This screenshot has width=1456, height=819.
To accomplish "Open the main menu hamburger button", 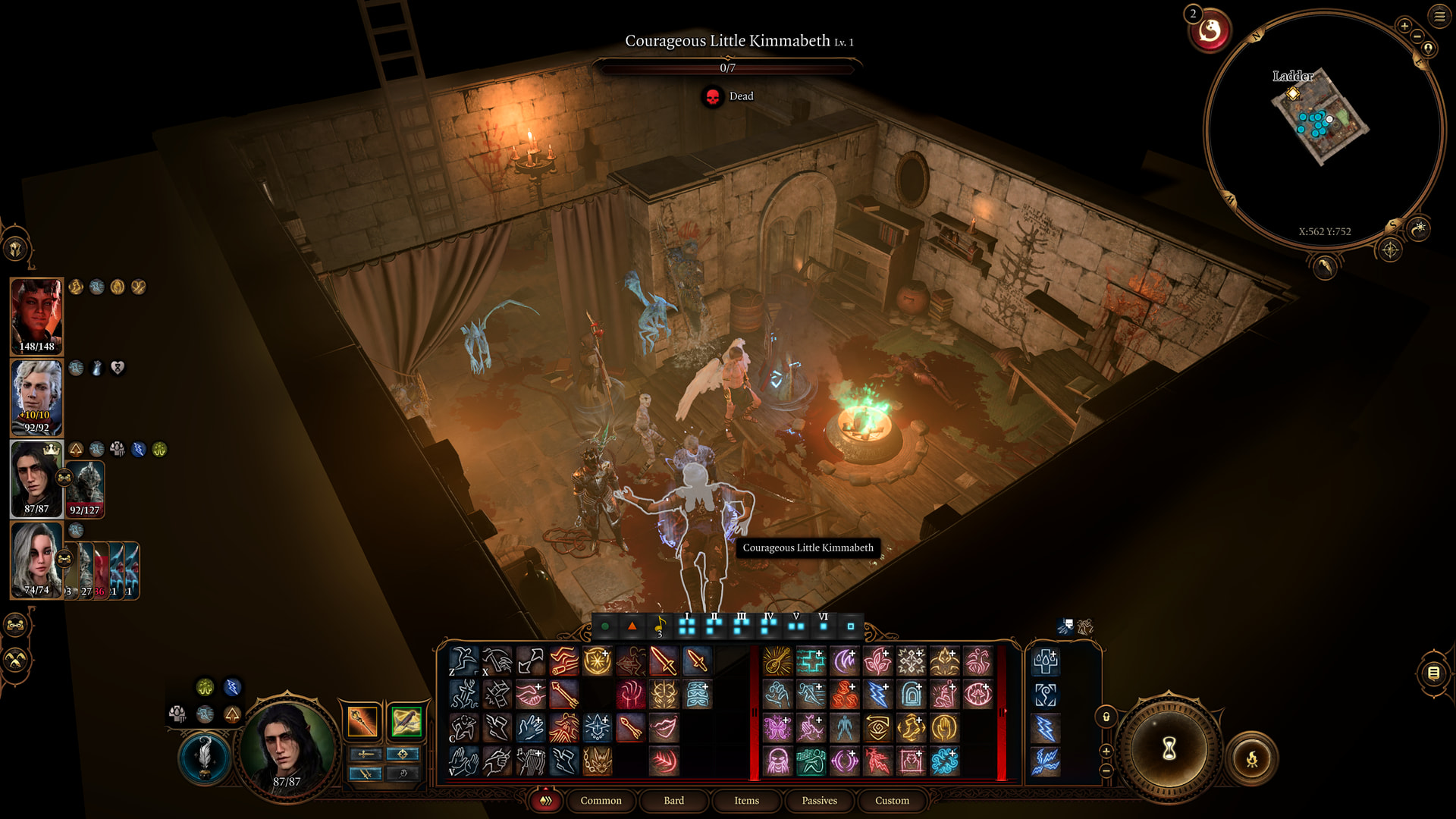I will (1439, 16).
